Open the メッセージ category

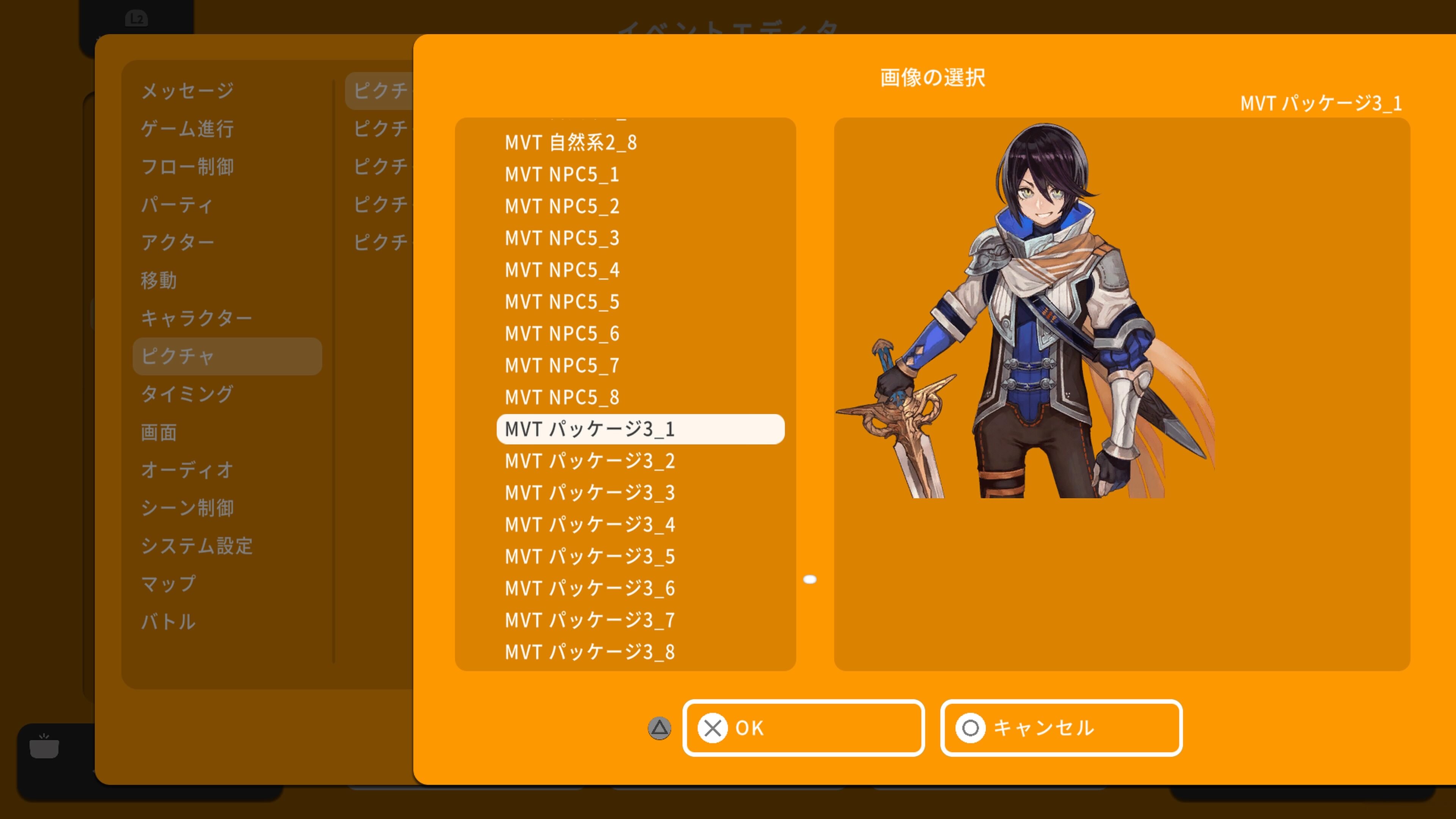(x=187, y=90)
